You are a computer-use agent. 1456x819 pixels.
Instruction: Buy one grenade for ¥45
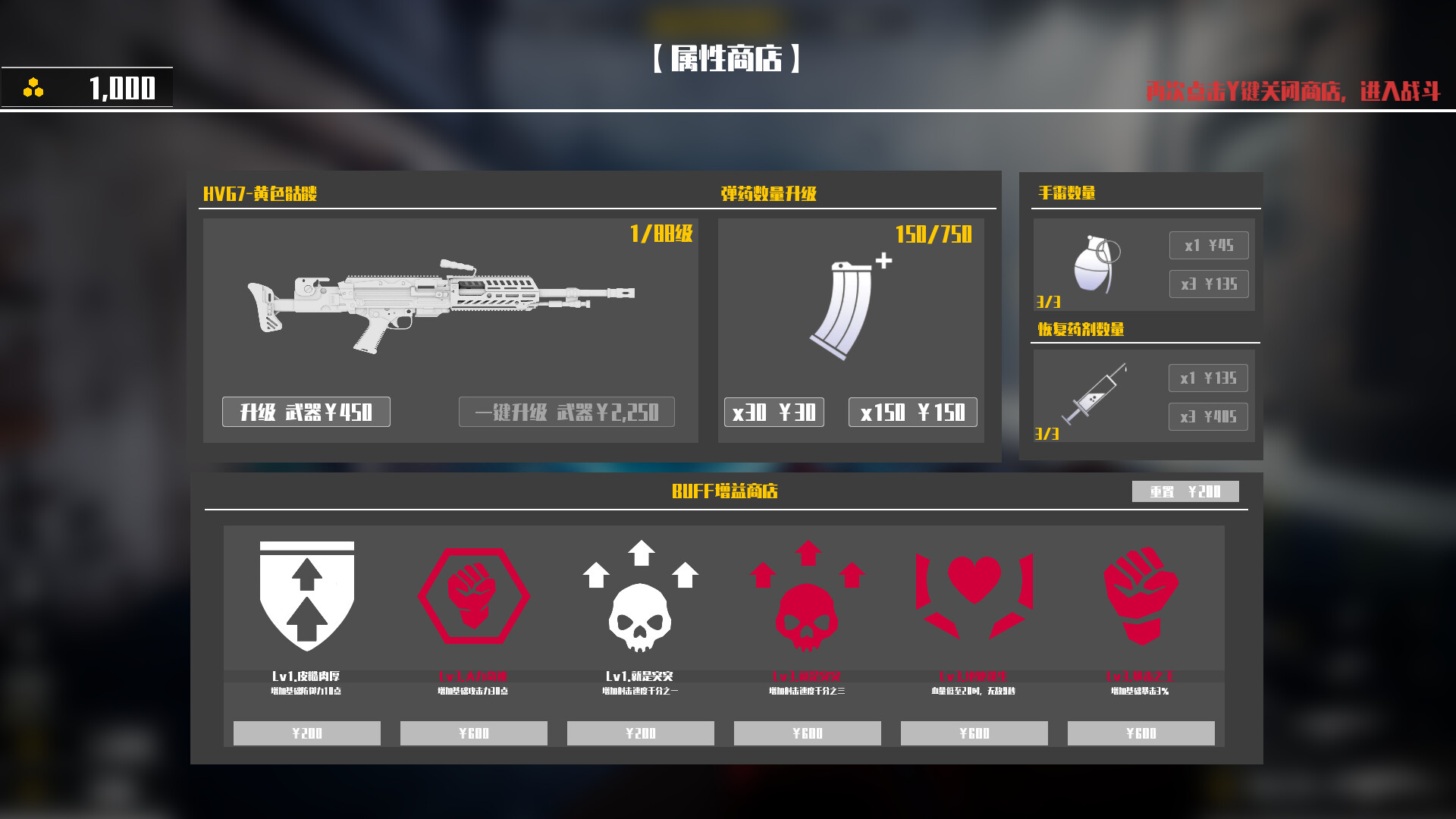pyautogui.click(x=1209, y=245)
